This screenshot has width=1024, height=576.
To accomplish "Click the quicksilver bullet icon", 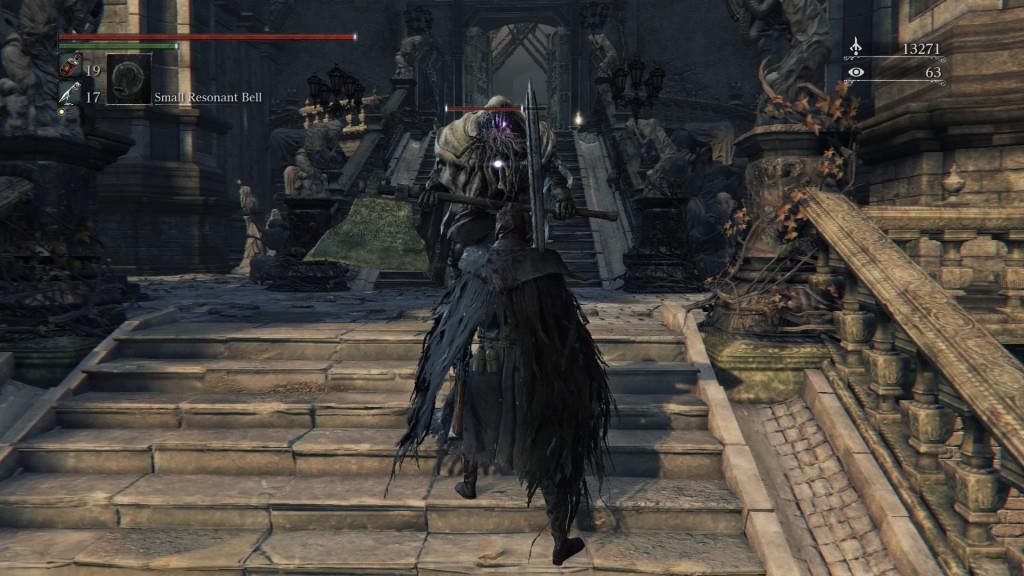I will [71, 94].
